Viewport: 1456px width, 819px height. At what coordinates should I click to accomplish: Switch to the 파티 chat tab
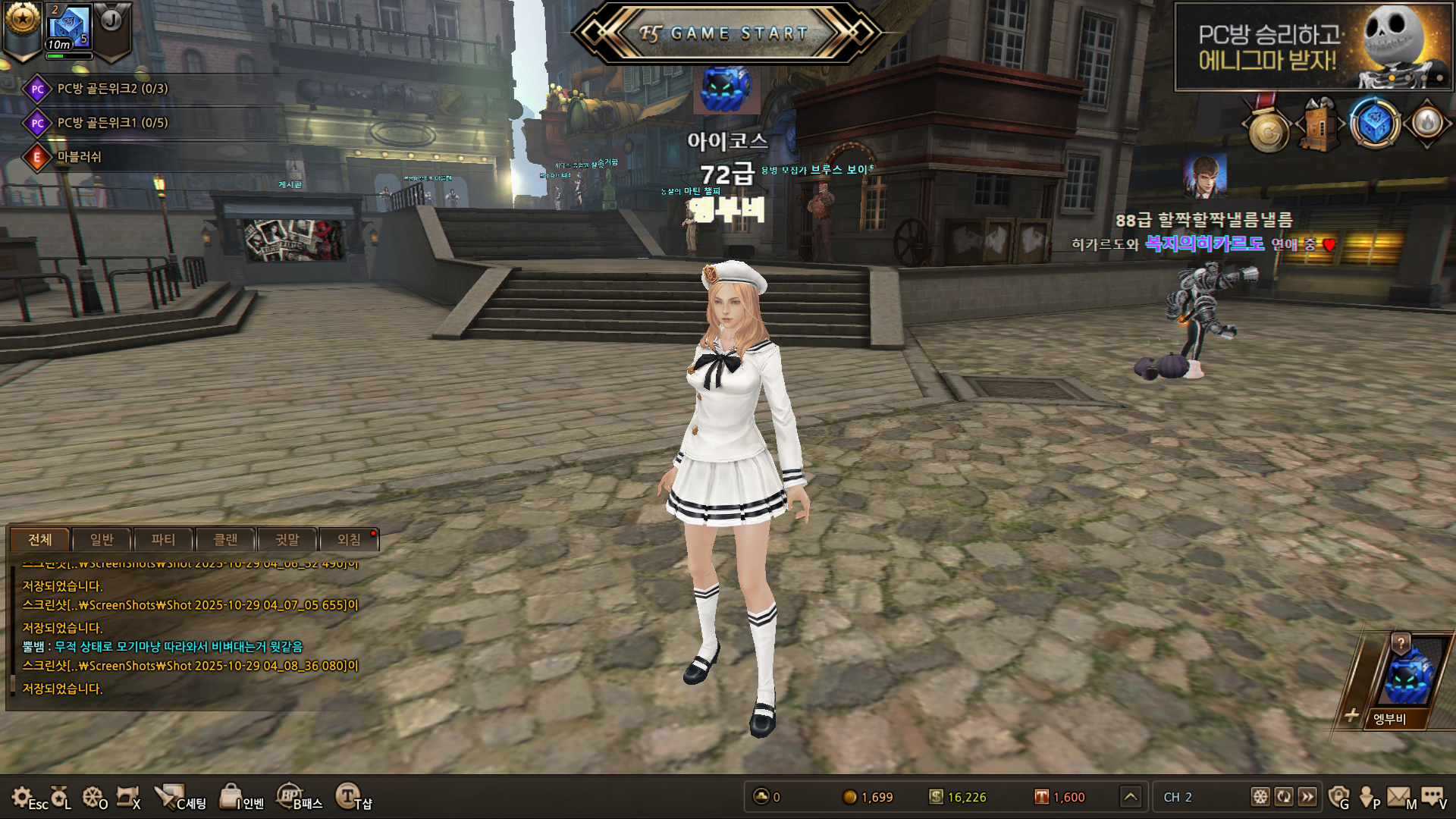pyautogui.click(x=163, y=540)
